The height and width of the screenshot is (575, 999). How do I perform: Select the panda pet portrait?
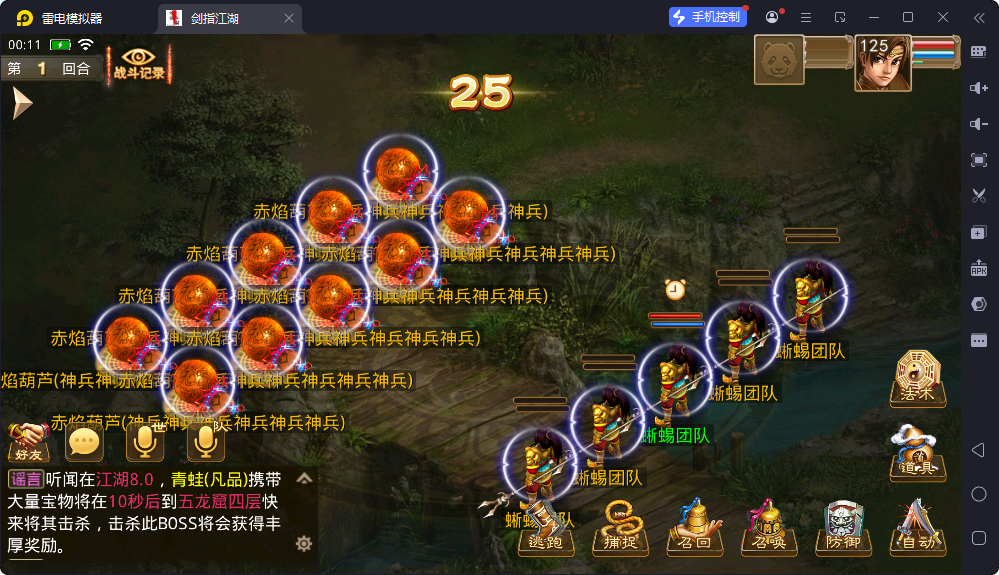coord(779,62)
